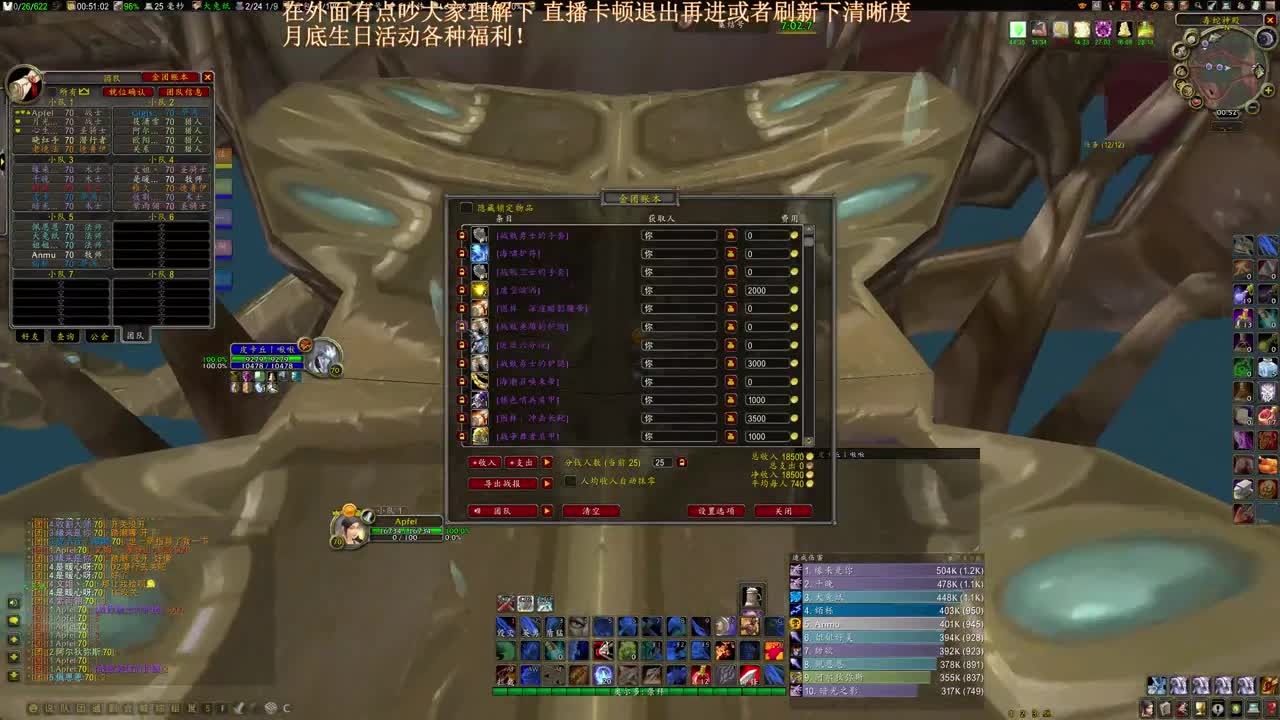Click the target frame portrait showing level 70

pyautogui.click(x=322, y=358)
